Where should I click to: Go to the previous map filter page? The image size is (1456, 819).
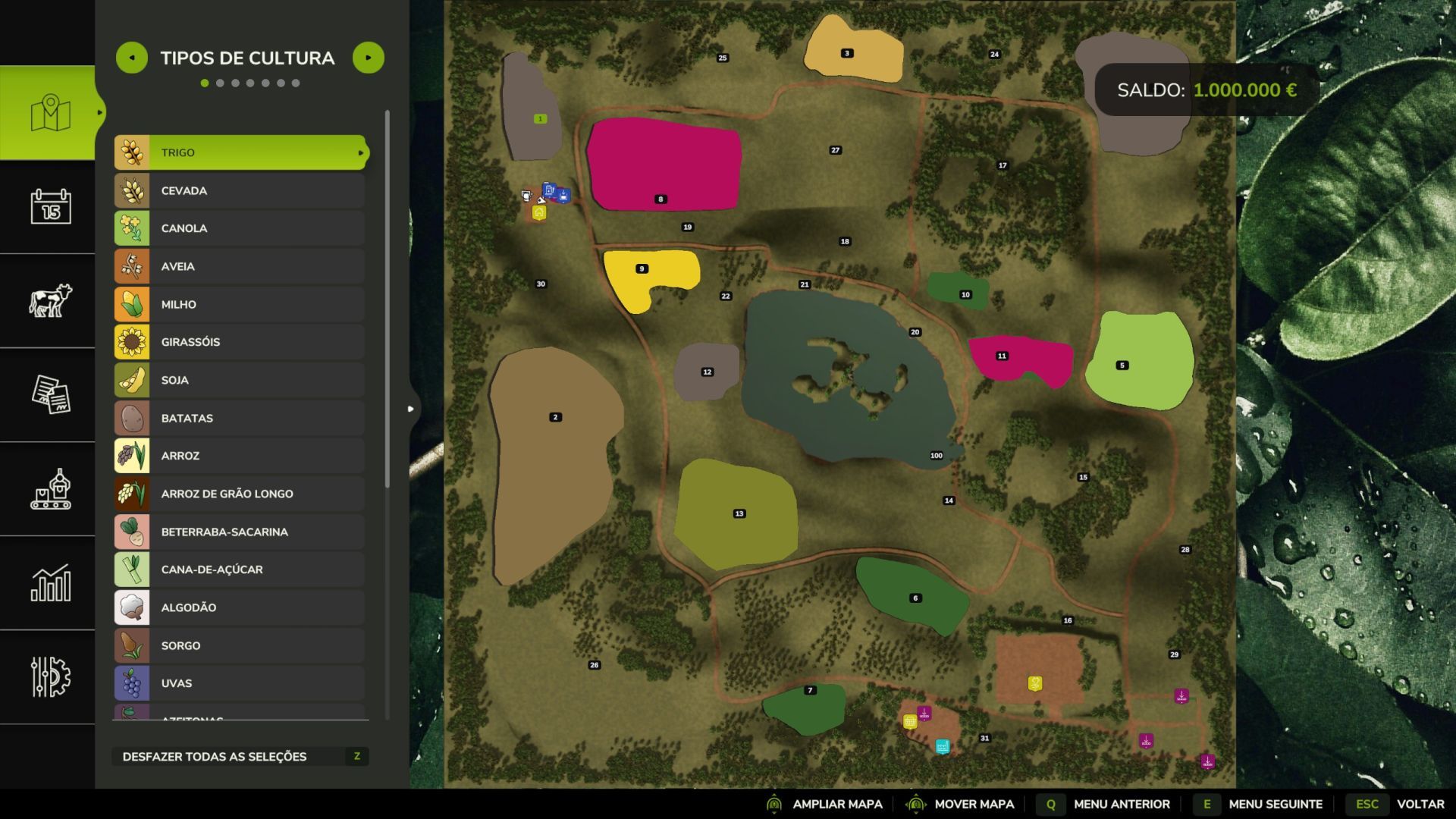tap(132, 58)
